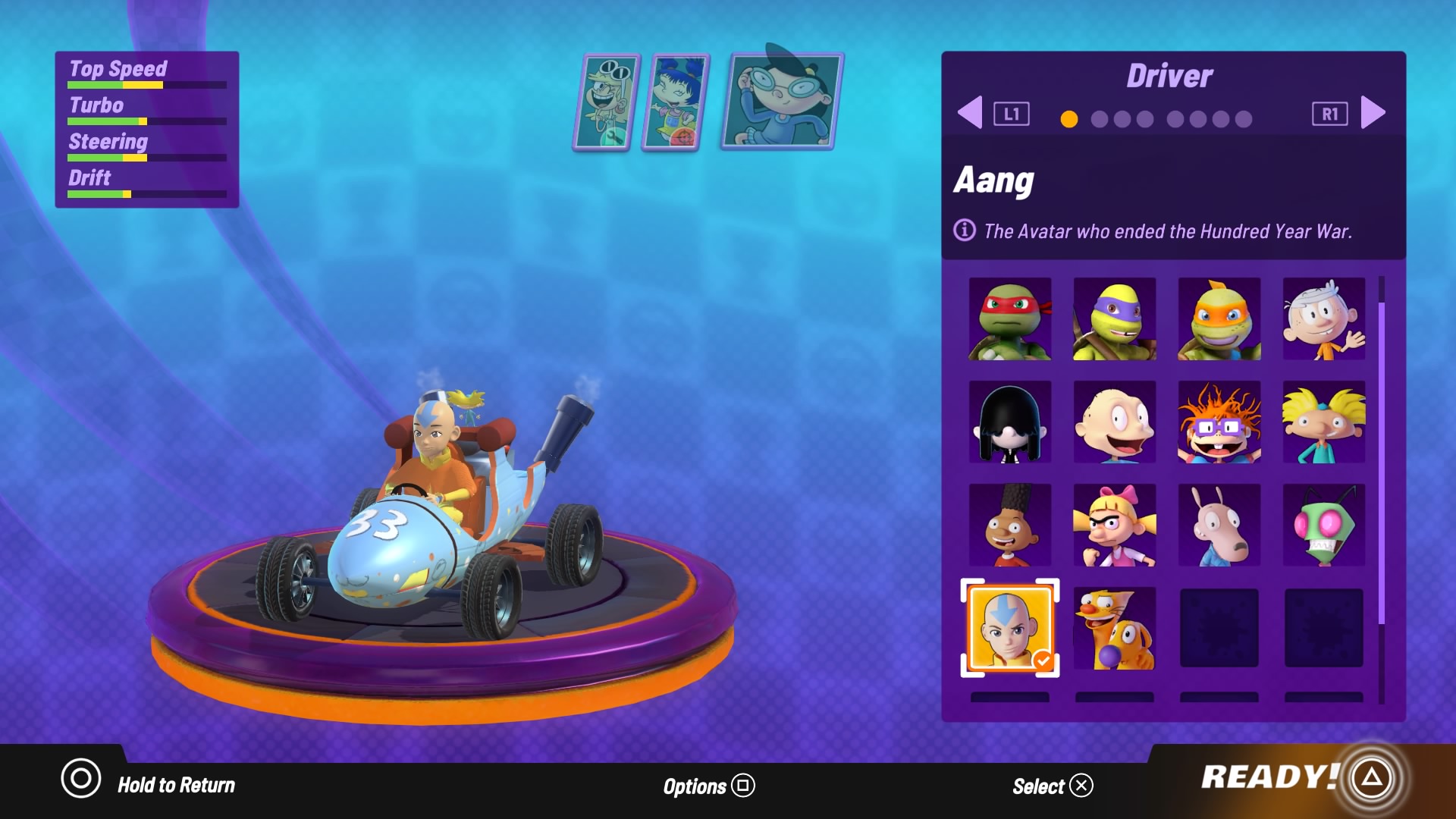Select Raphael as the driver
1456x819 pixels.
click(x=1010, y=318)
